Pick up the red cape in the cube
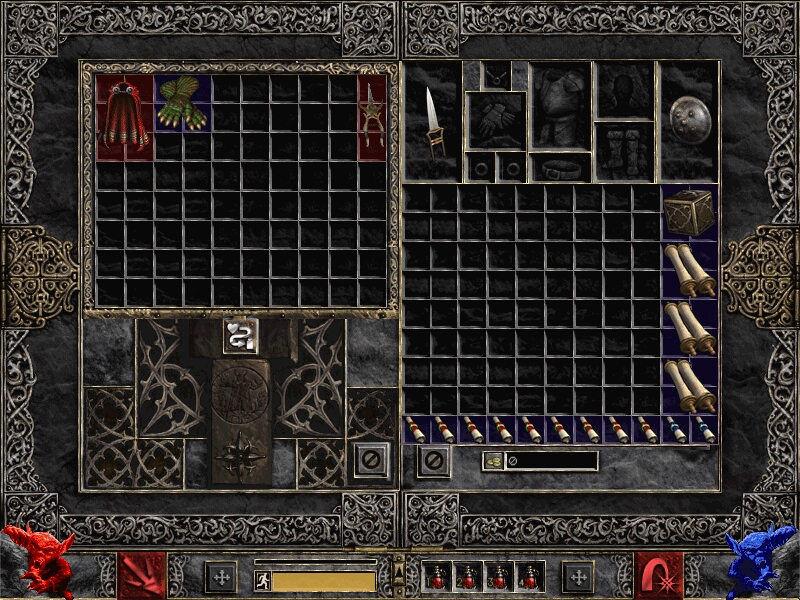800x600 pixels. (x=125, y=117)
